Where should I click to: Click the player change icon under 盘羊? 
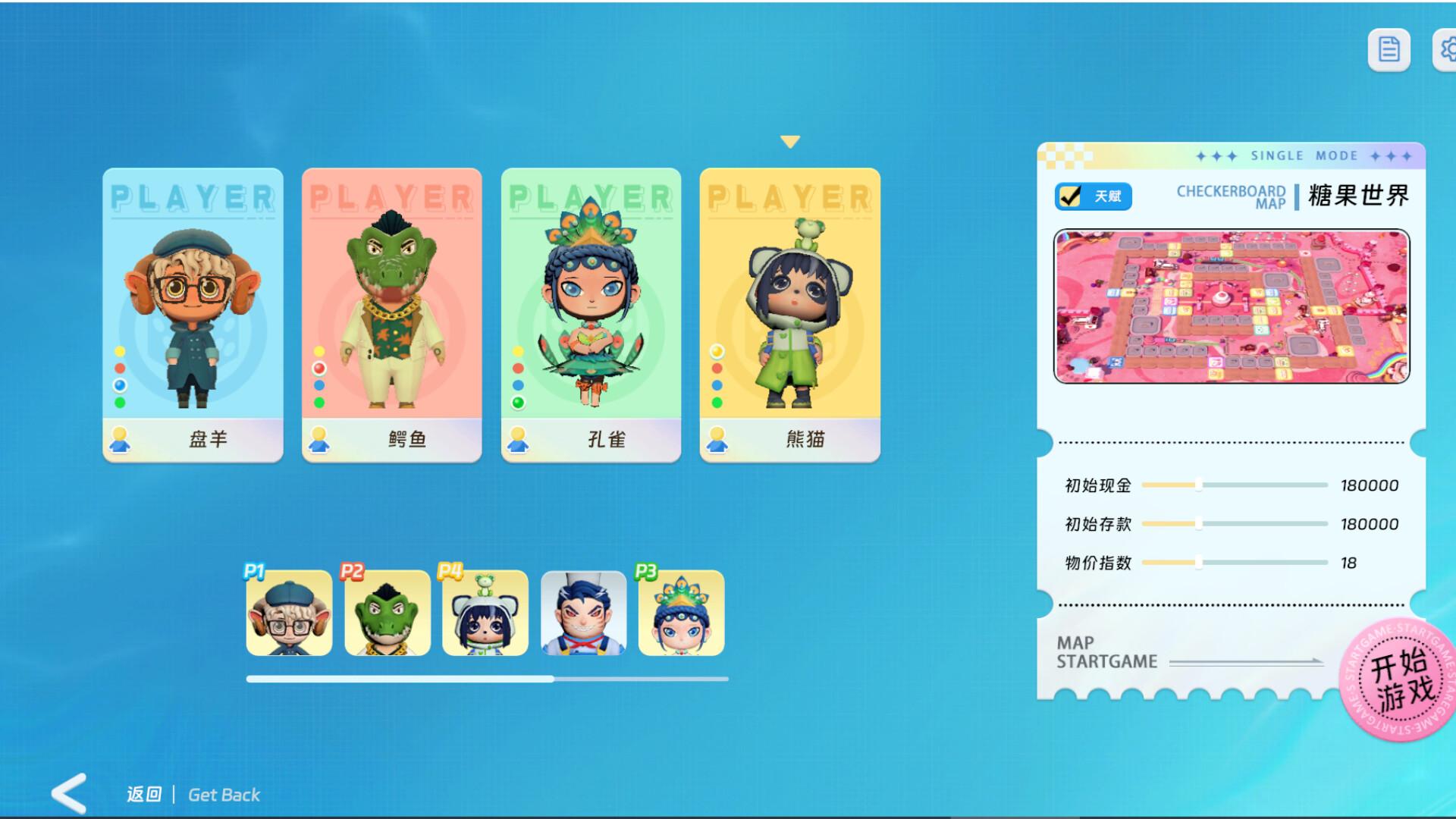pos(119,438)
